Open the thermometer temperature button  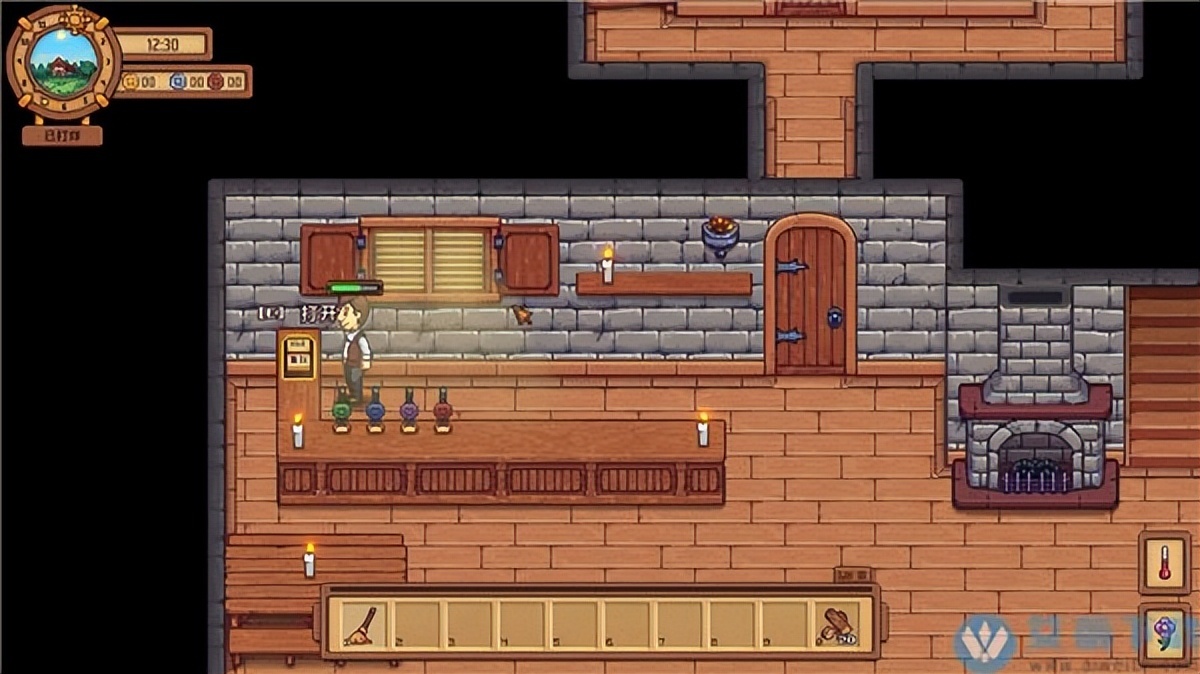pyautogui.click(x=1164, y=564)
